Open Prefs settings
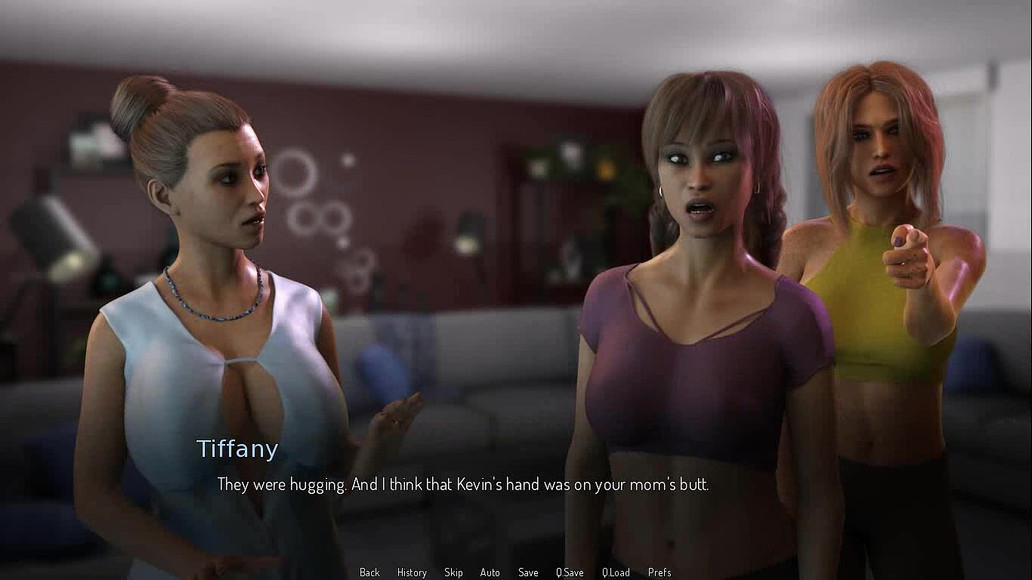This screenshot has height=580, width=1032. point(659,572)
